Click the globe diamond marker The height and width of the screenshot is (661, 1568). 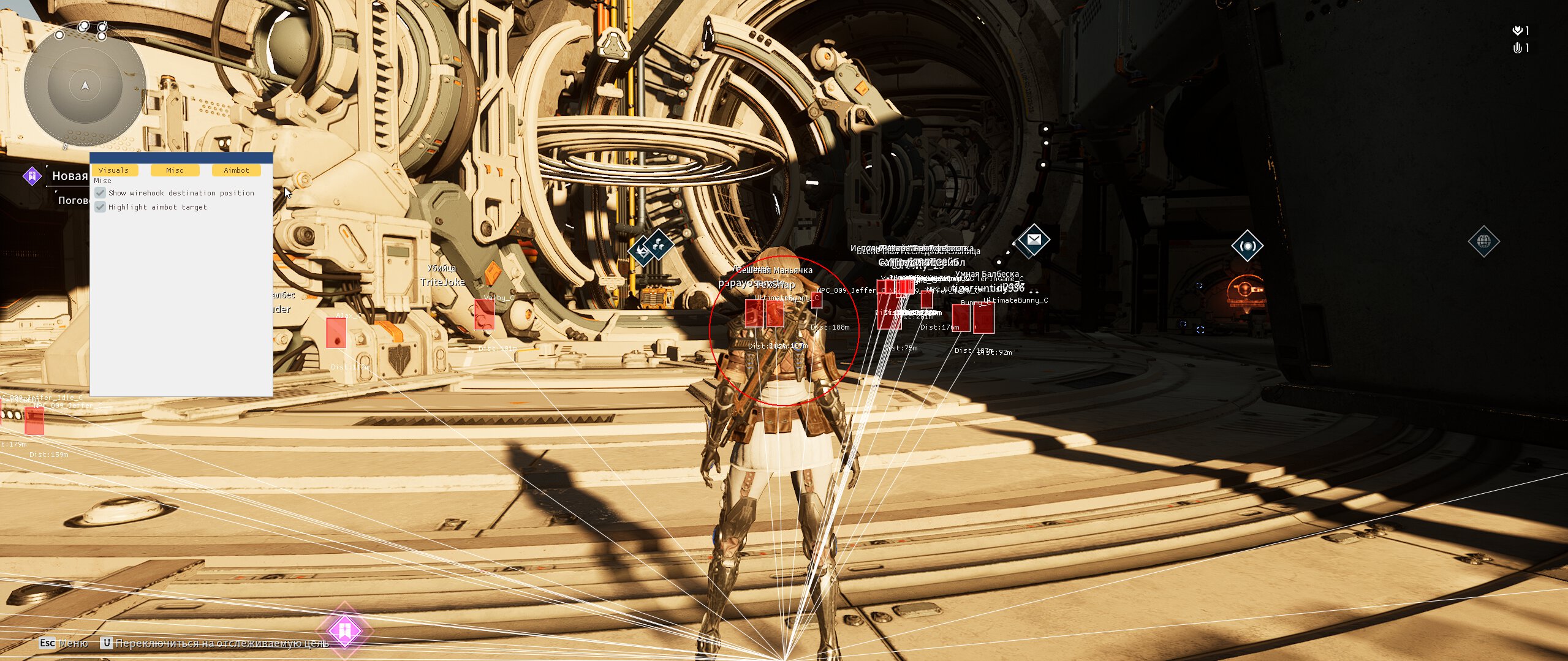coord(1483,242)
